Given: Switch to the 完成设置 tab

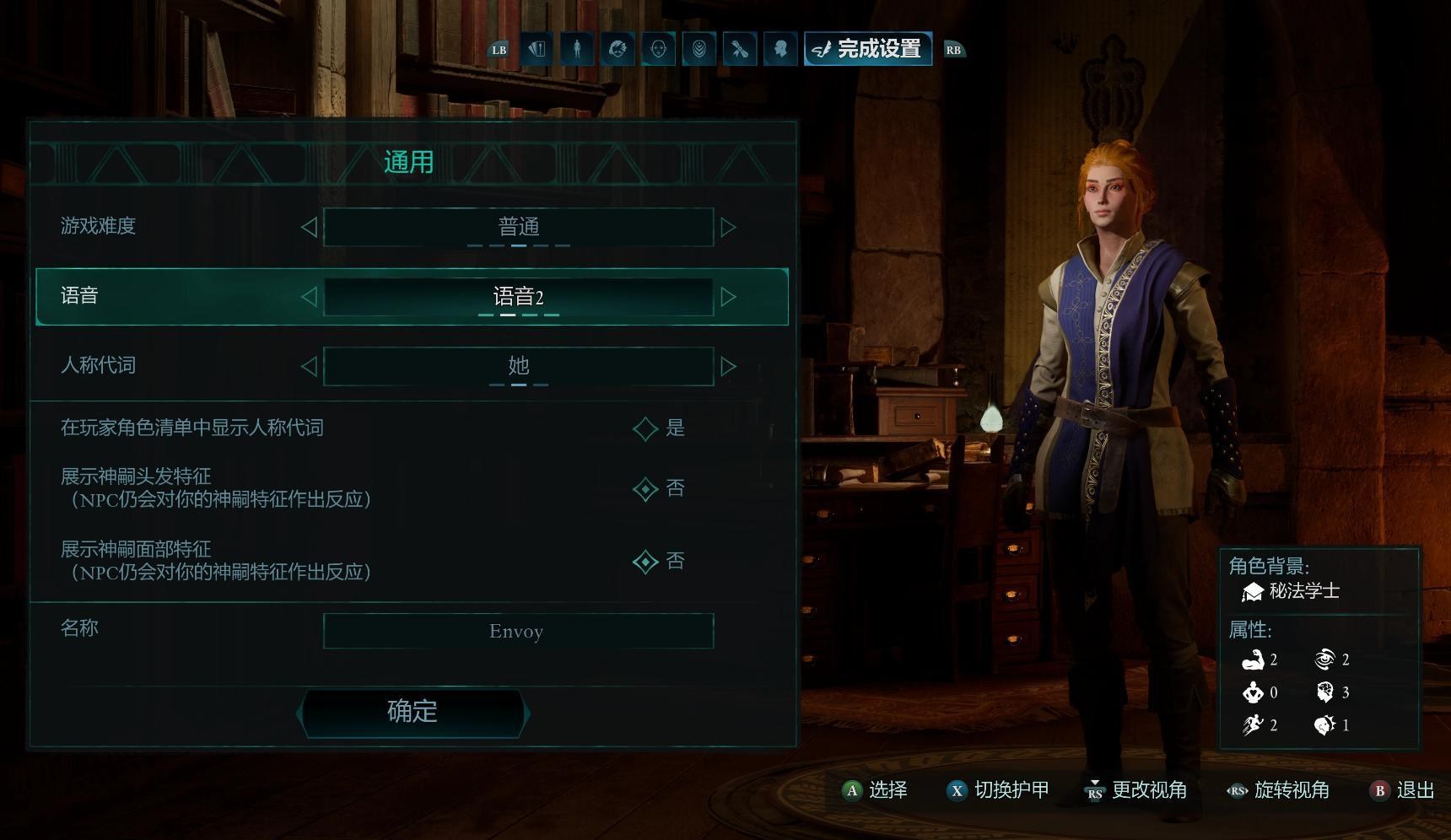Looking at the screenshot, I should point(868,49).
